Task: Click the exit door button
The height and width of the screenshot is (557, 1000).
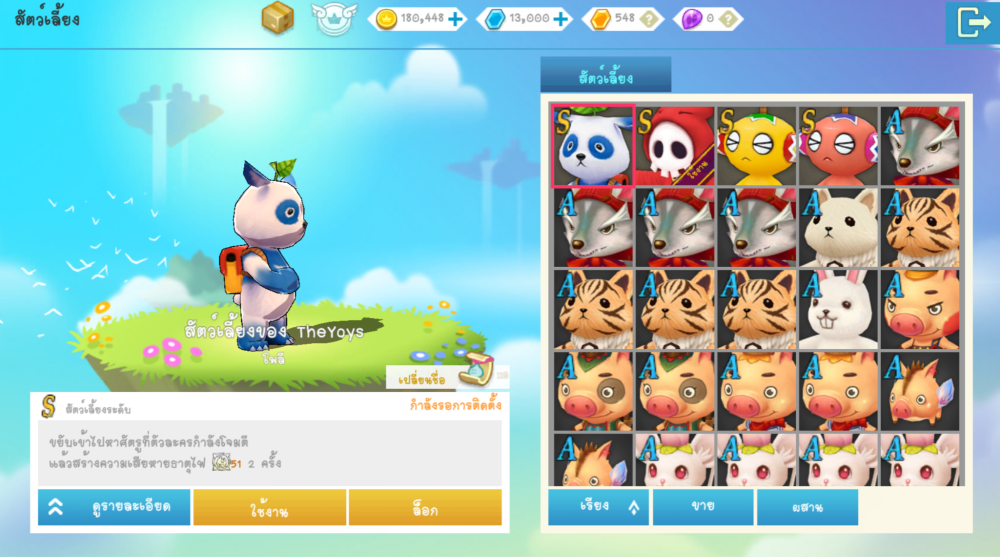Action: pos(971,22)
